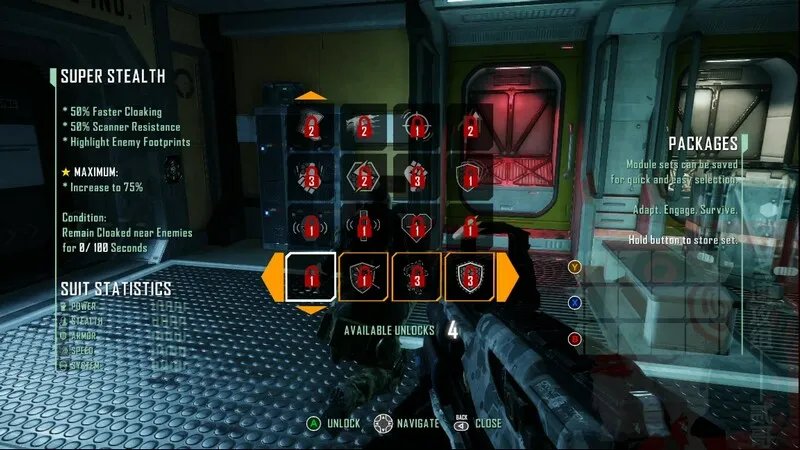
Task: Choose the locked crosshair target module
Action: click(416, 126)
